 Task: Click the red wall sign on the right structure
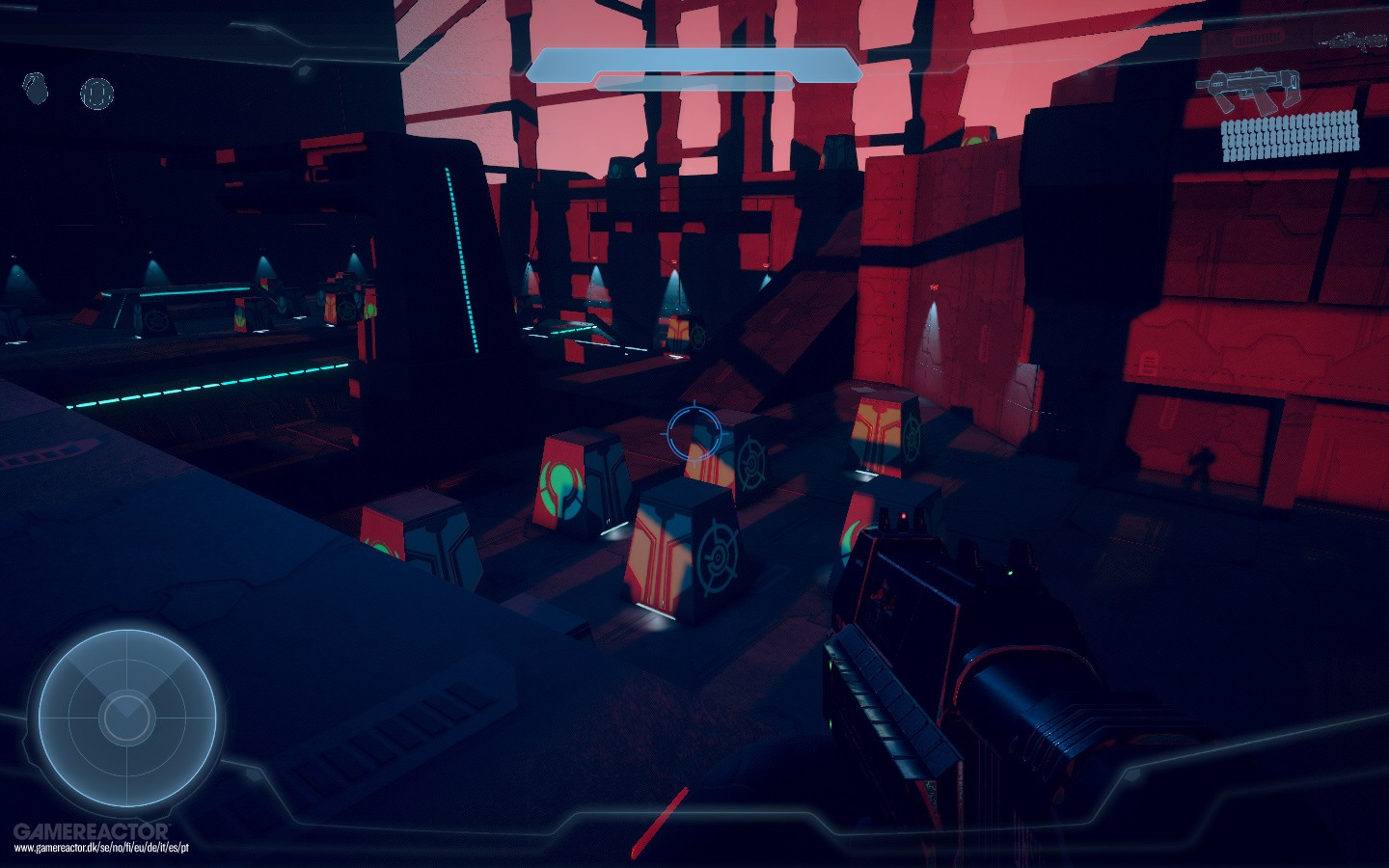(x=935, y=286)
